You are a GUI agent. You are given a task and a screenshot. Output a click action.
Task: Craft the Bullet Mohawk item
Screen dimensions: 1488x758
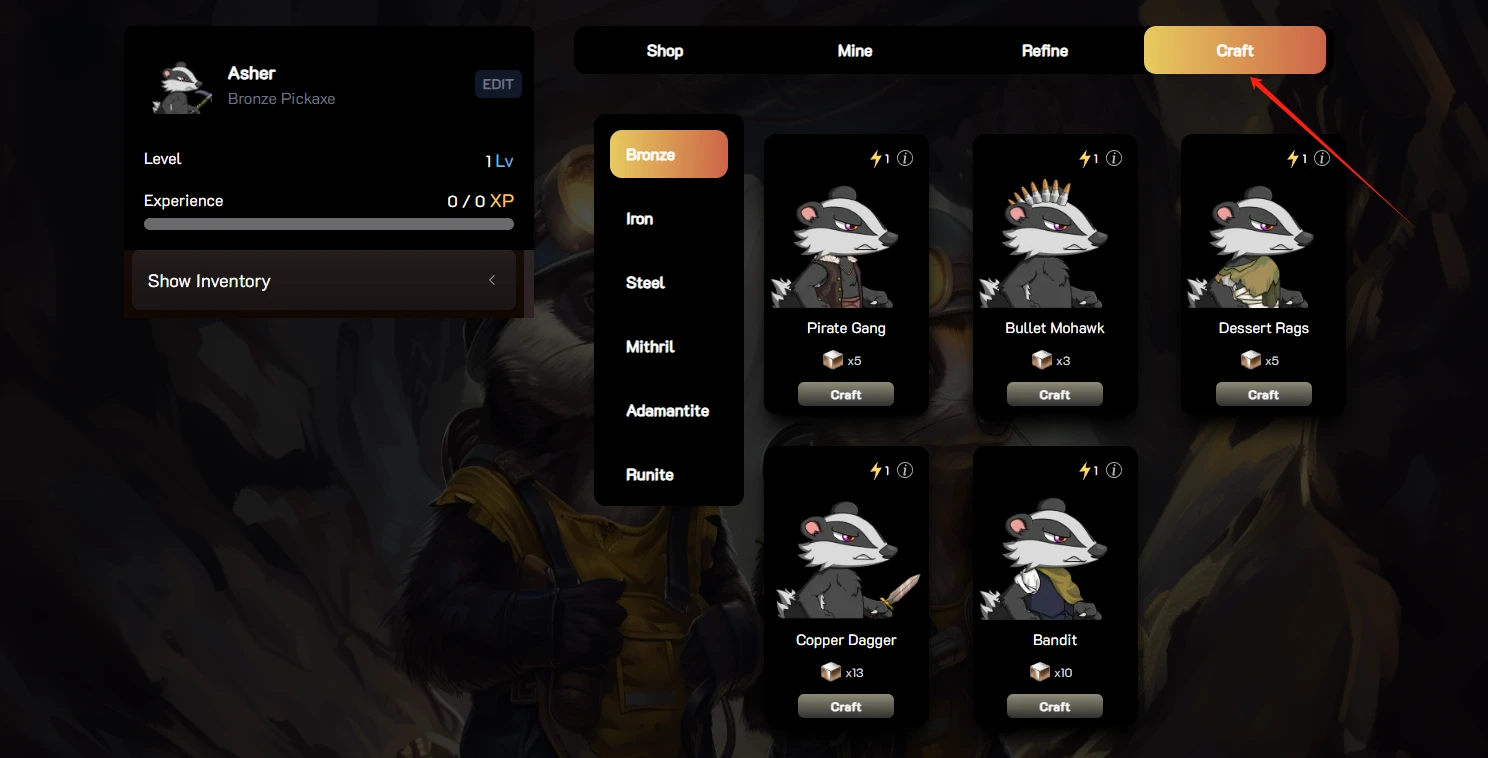(1055, 395)
